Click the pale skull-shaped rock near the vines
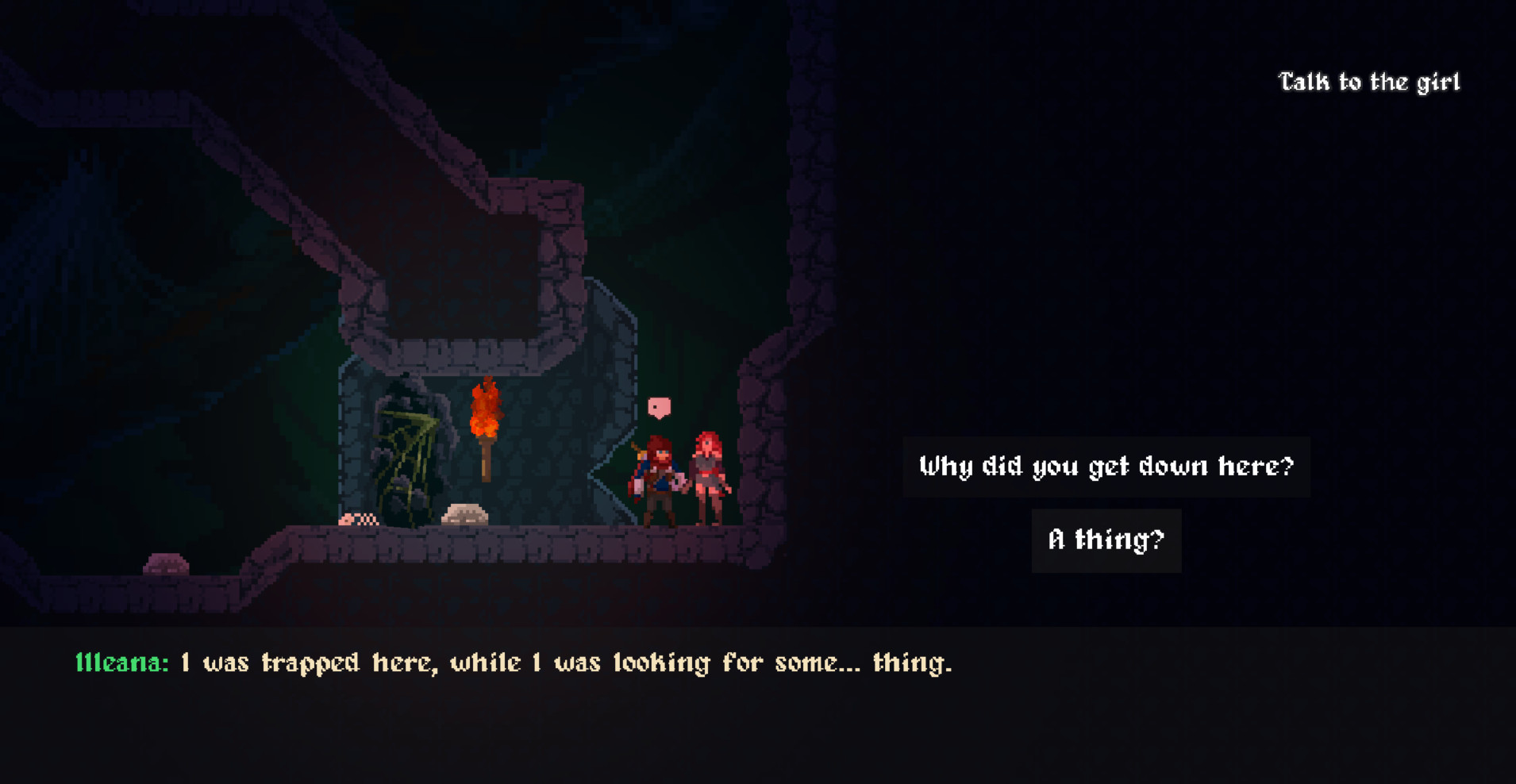This screenshot has width=1516, height=784. (464, 514)
